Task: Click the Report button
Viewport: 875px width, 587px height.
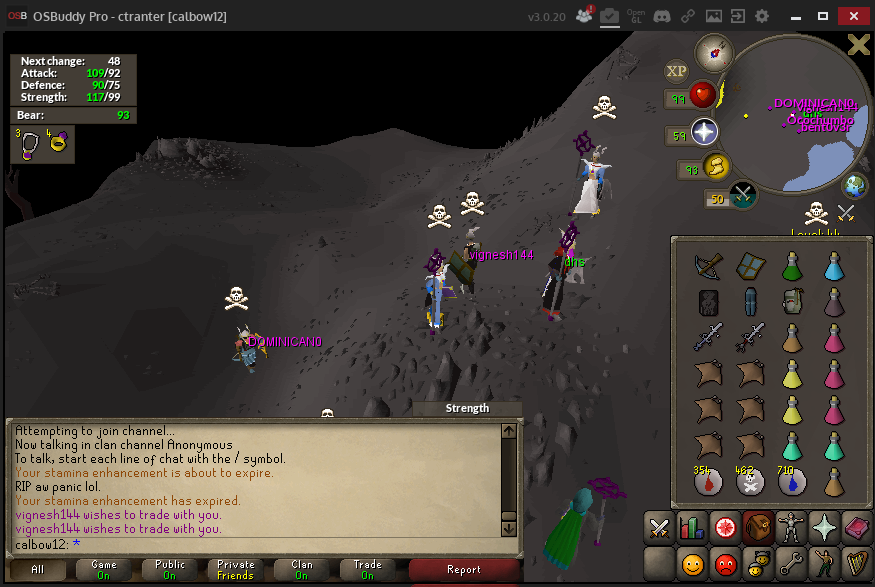Action: (463, 570)
